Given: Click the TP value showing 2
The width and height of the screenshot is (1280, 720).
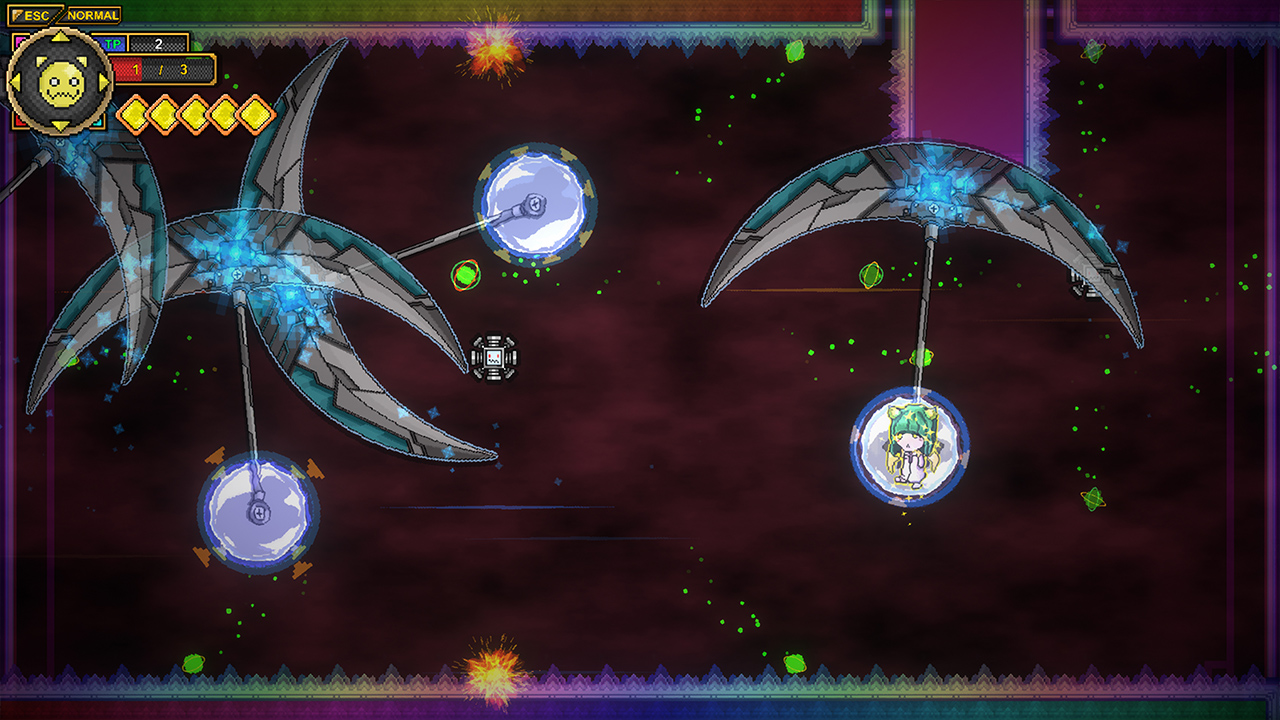Looking at the screenshot, I should tap(158, 45).
